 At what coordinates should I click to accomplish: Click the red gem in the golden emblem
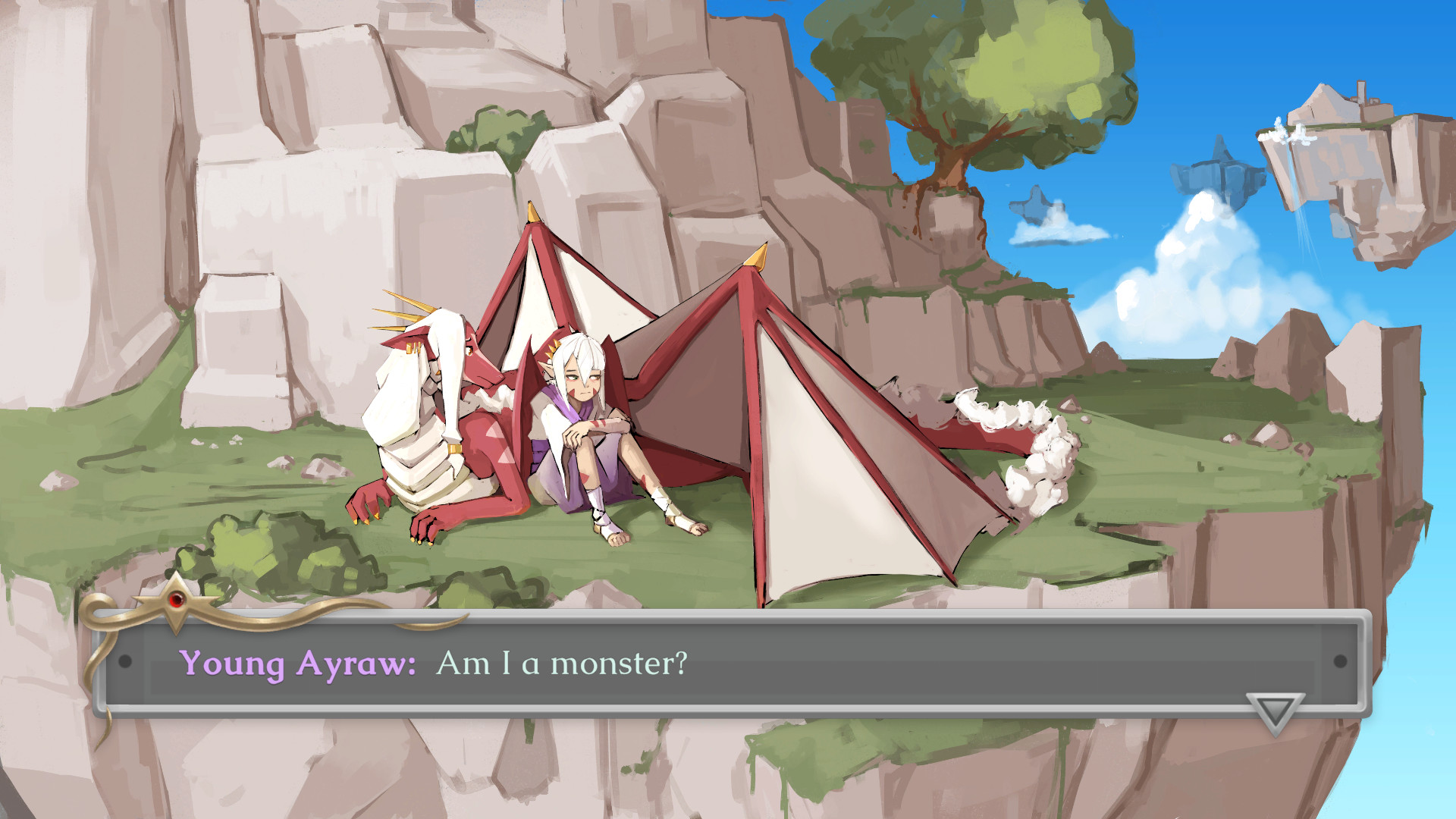176,601
